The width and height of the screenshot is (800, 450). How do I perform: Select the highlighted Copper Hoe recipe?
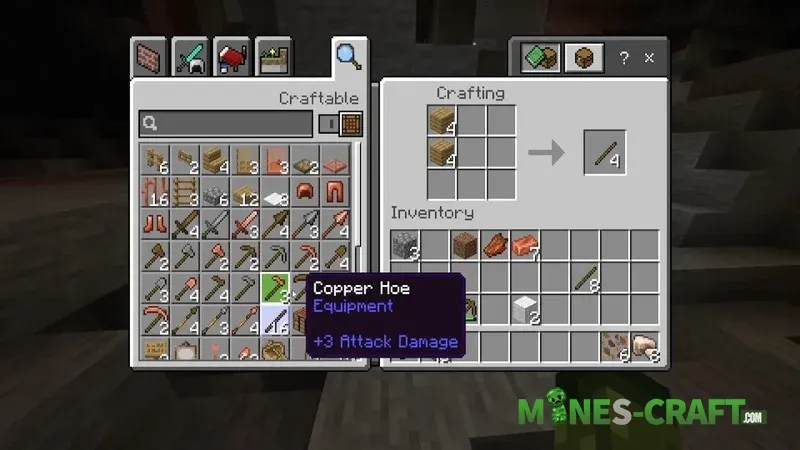pos(275,289)
